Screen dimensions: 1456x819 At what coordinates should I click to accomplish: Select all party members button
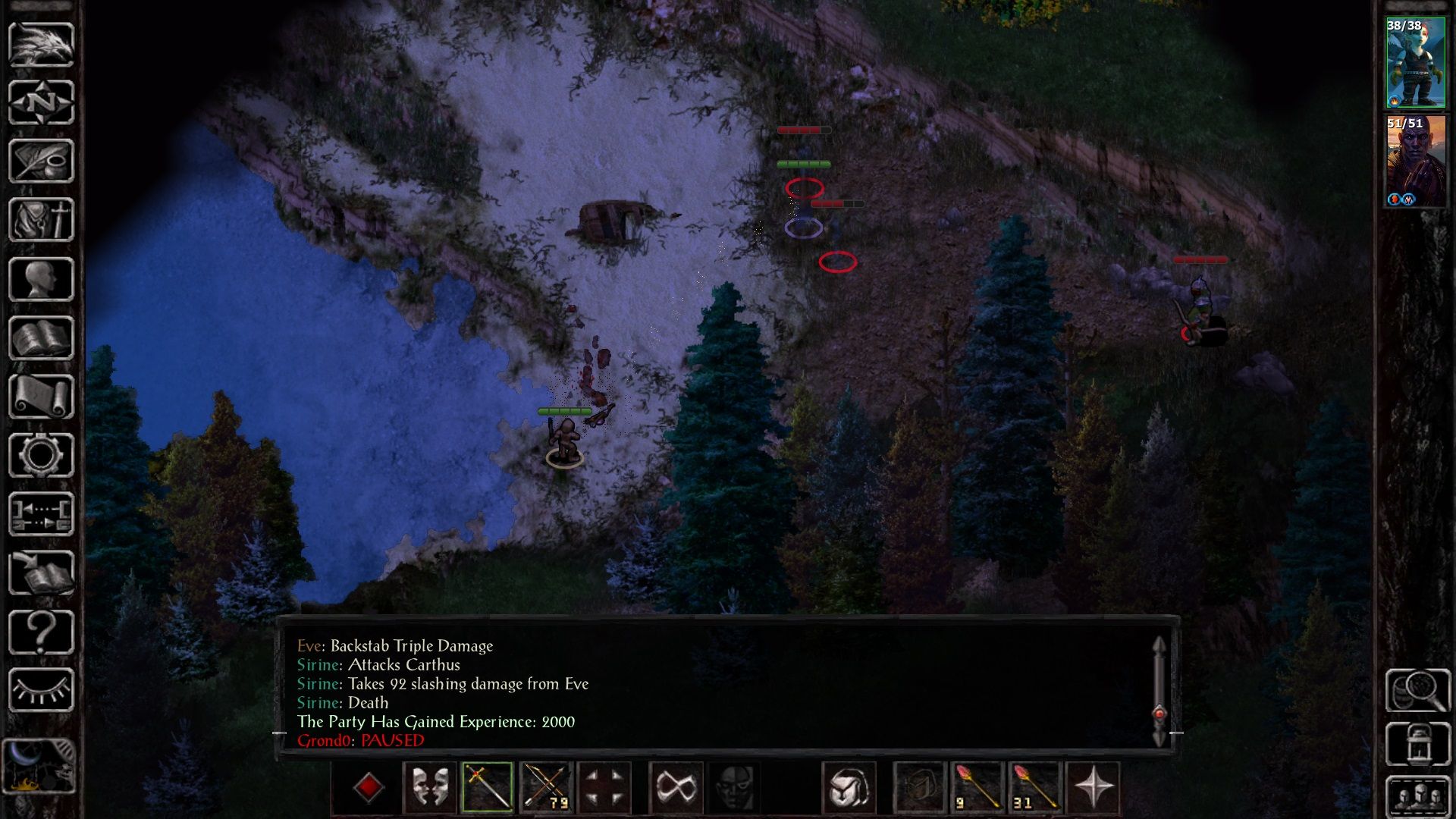coord(1417,796)
